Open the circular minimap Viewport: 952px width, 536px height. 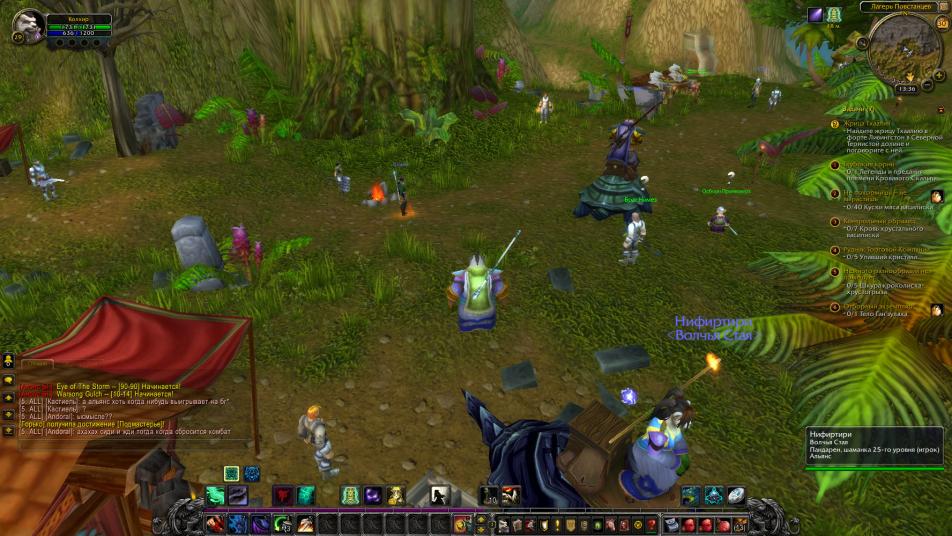[x=905, y=52]
